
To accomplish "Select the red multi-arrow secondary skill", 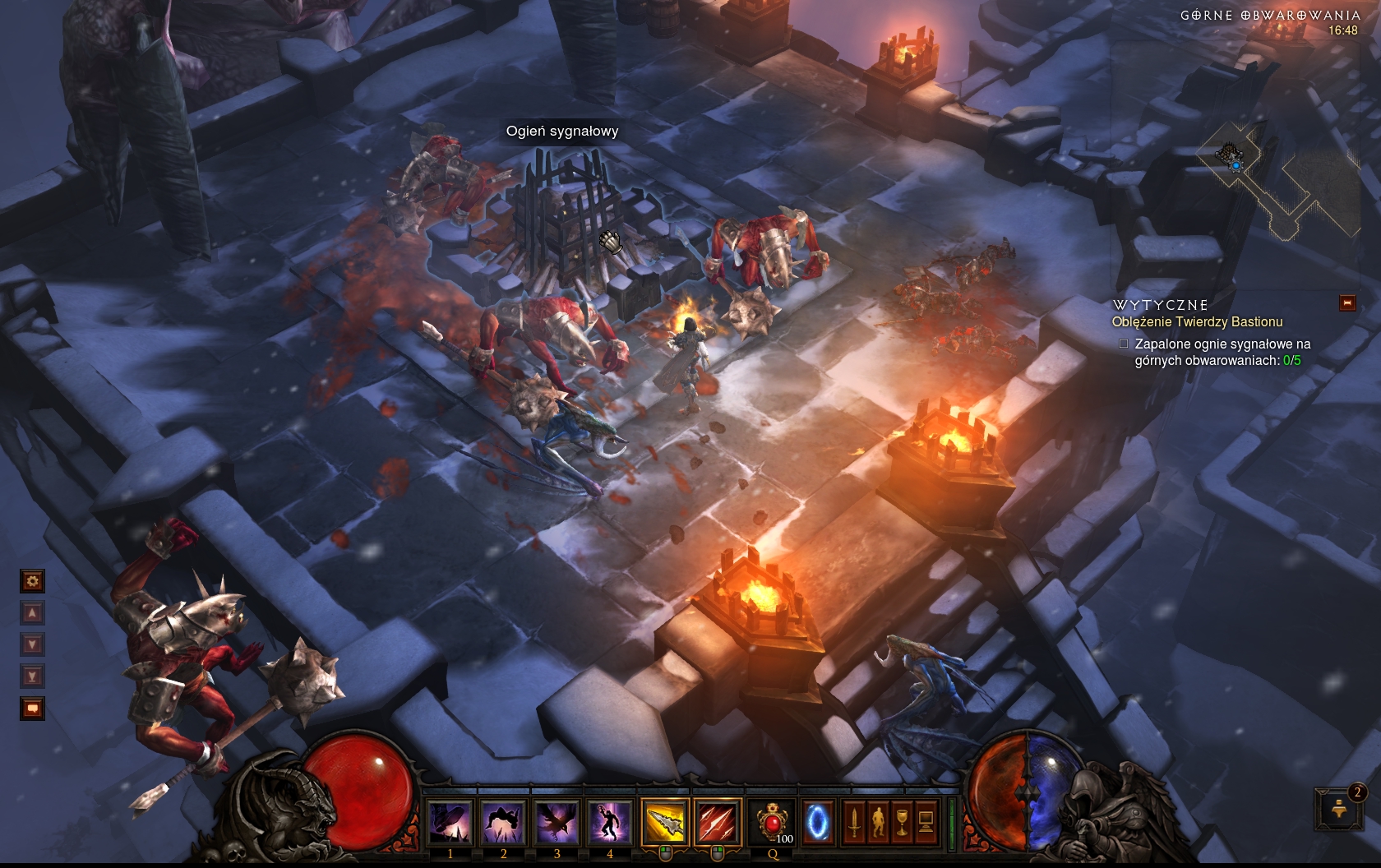I will (718, 821).
